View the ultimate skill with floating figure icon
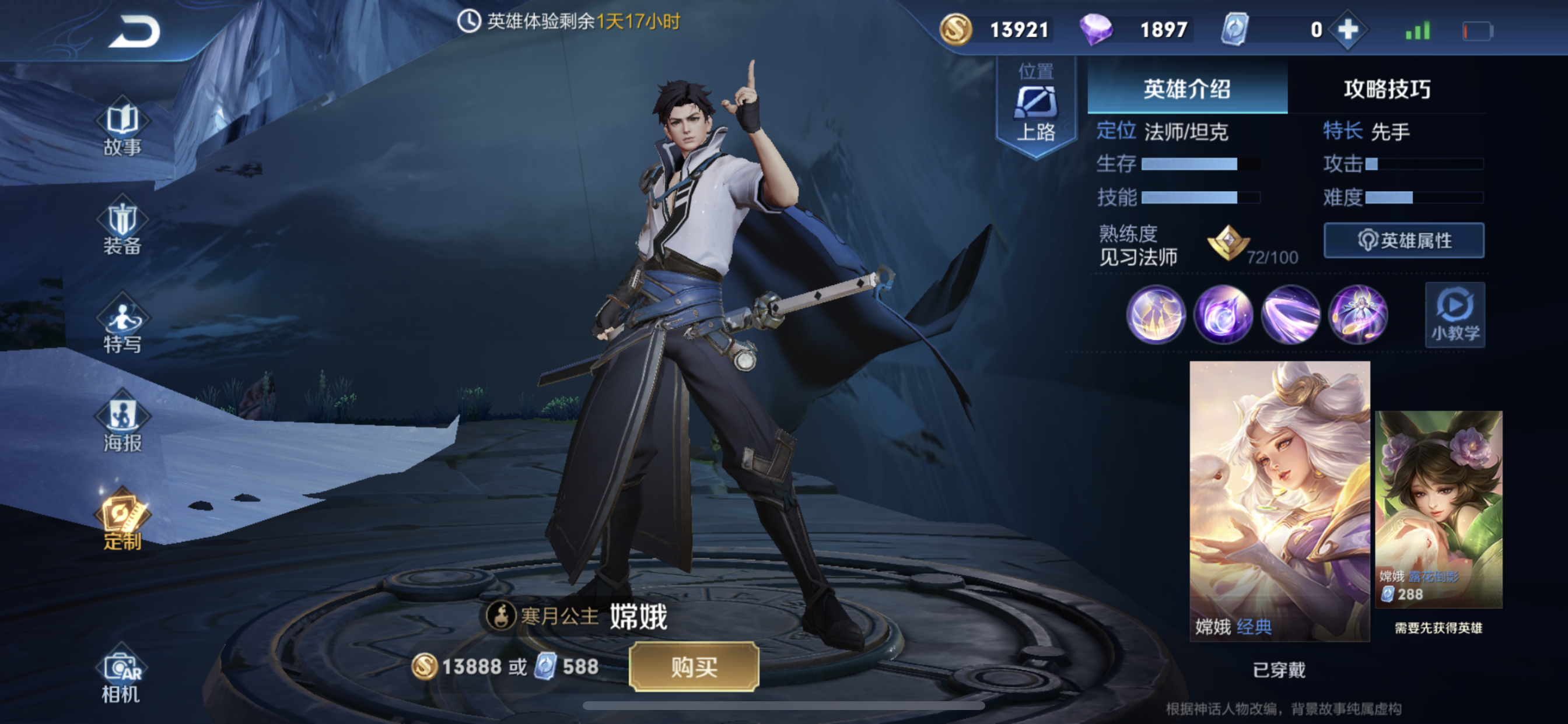 click(x=1358, y=315)
